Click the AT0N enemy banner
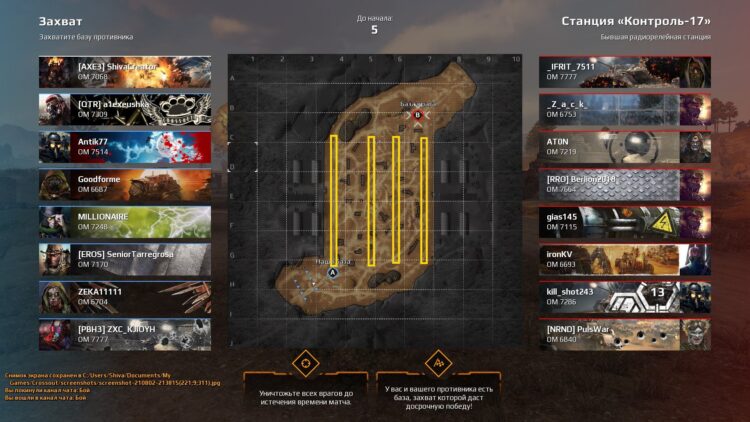750x422 pixels. (625, 147)
